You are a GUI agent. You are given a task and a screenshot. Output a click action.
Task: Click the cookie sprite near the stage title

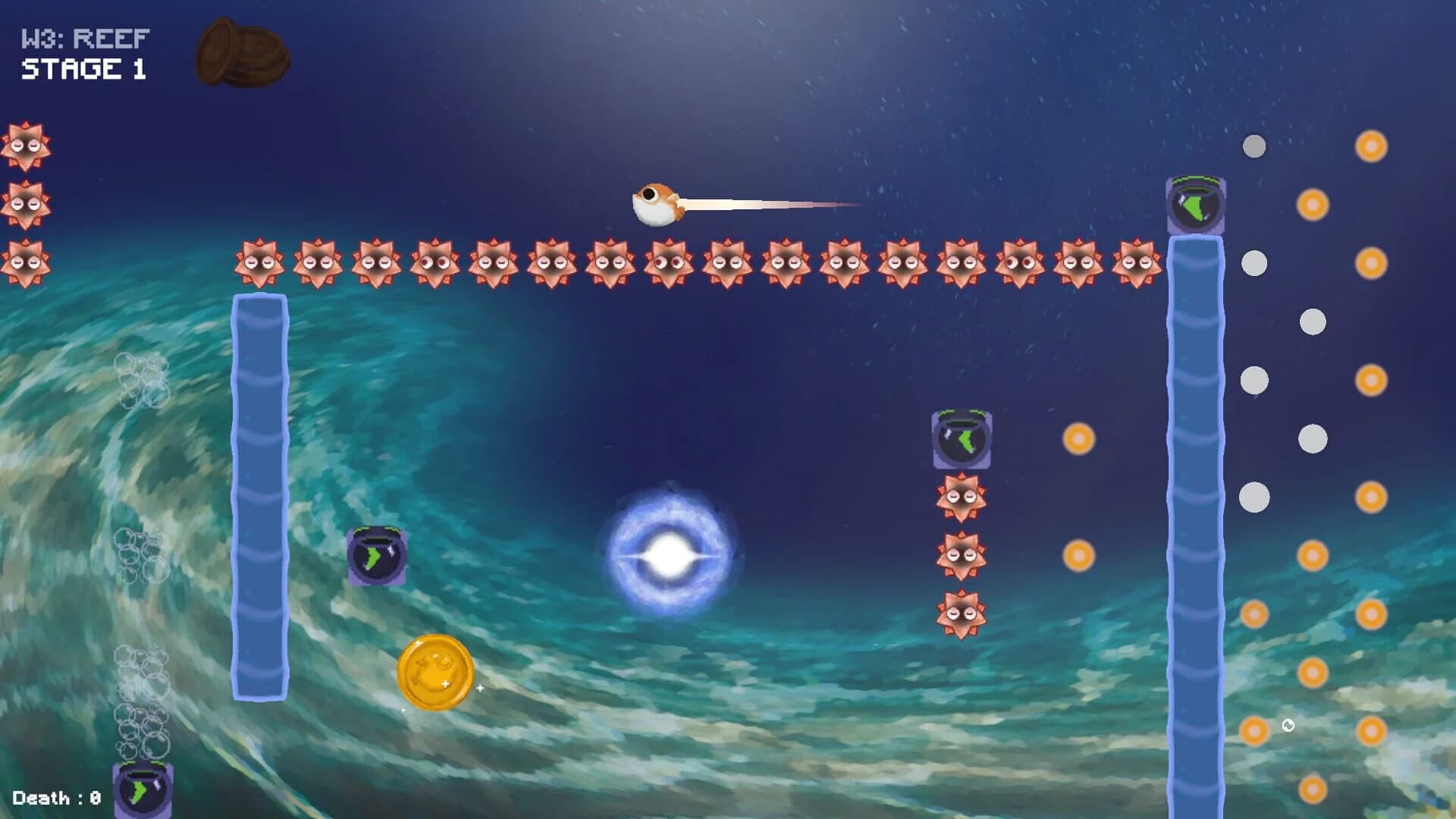(241, 53)
